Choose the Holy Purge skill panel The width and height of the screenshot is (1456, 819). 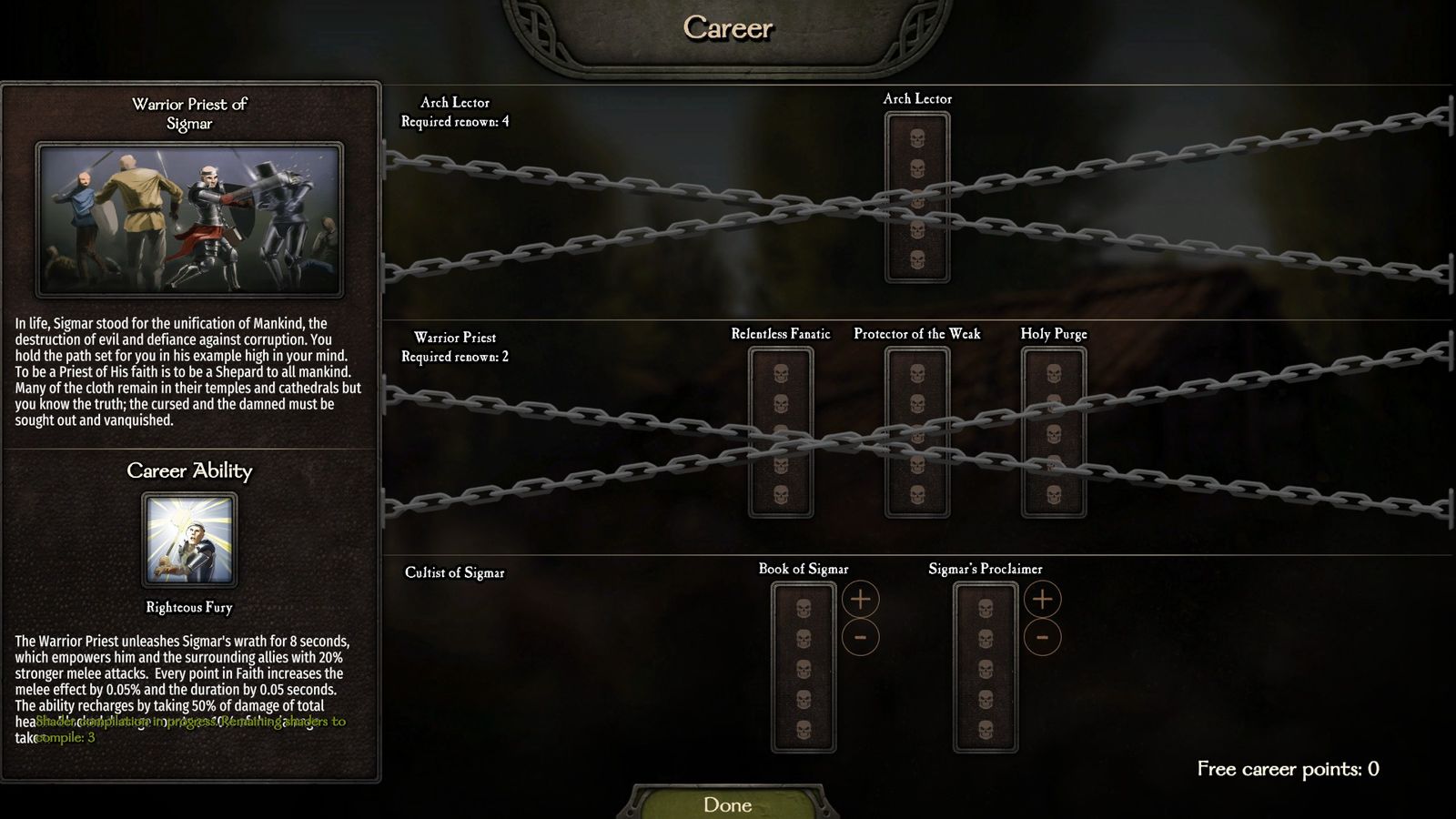pos(1054,432)
